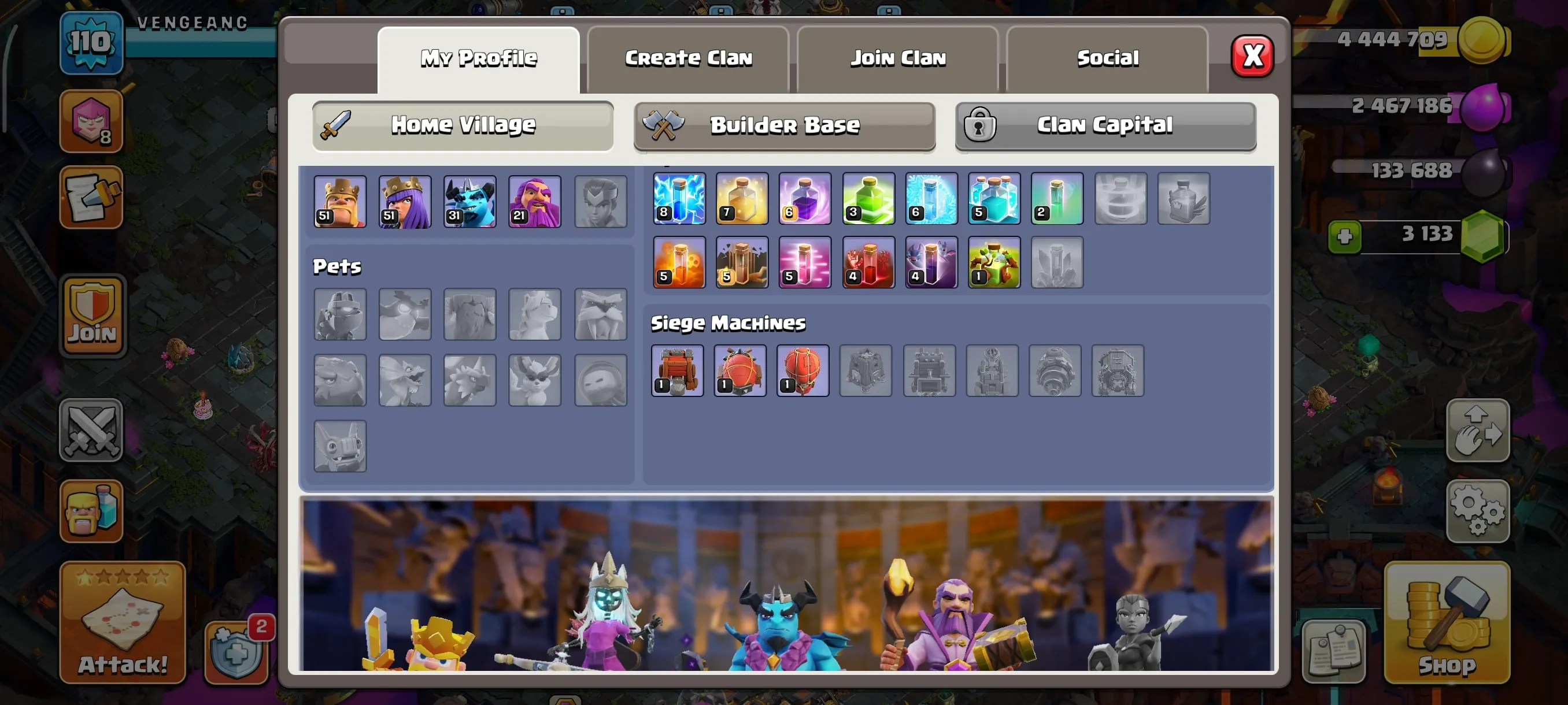Select the level 21 Grand Warden icon
The image size is (1568, 705).
pyautogui.click(x=534, y=201)
